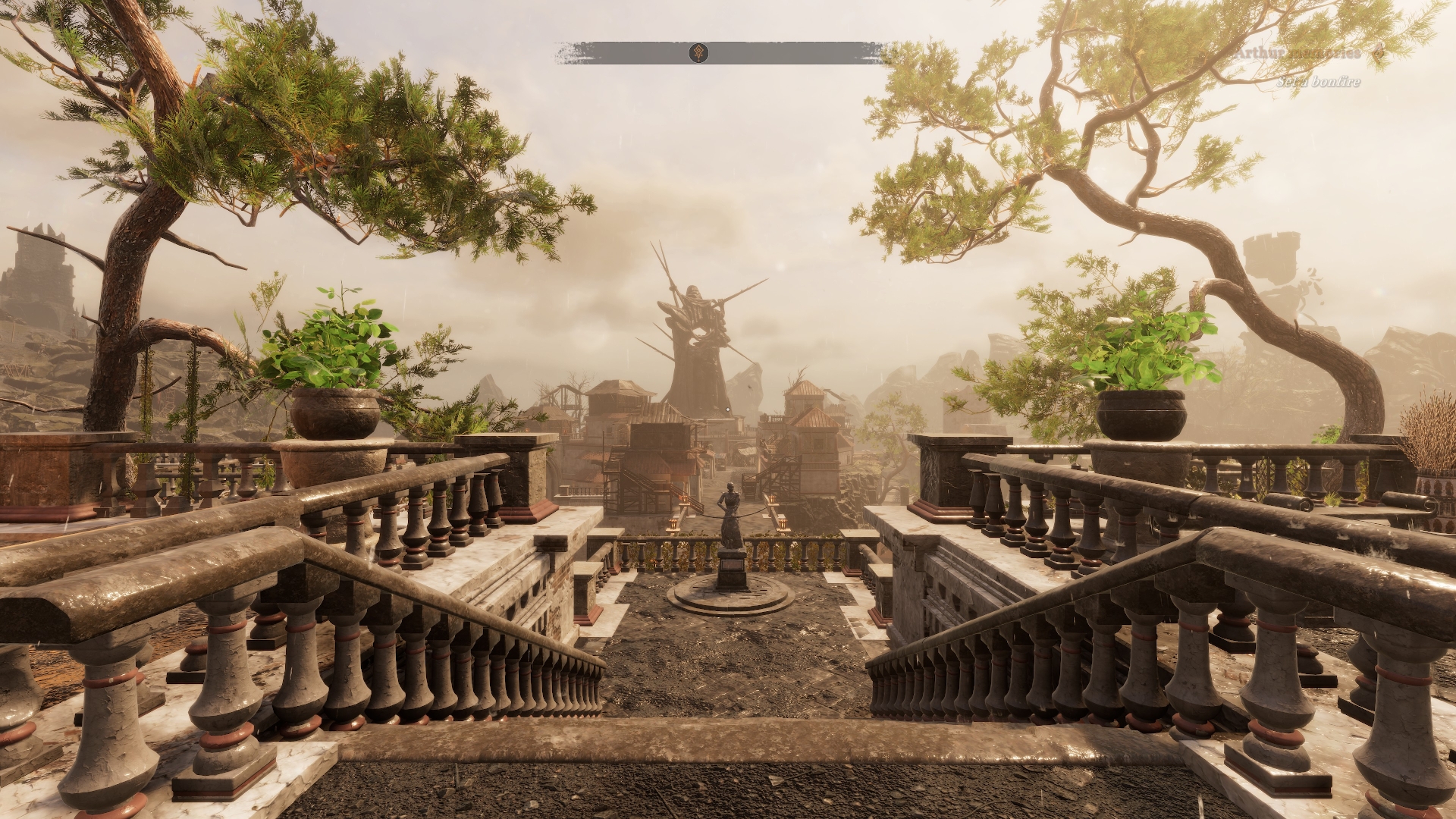Select the flame icon beside Arthur memories
The image size is (1456, 819).
[1378, 53]
